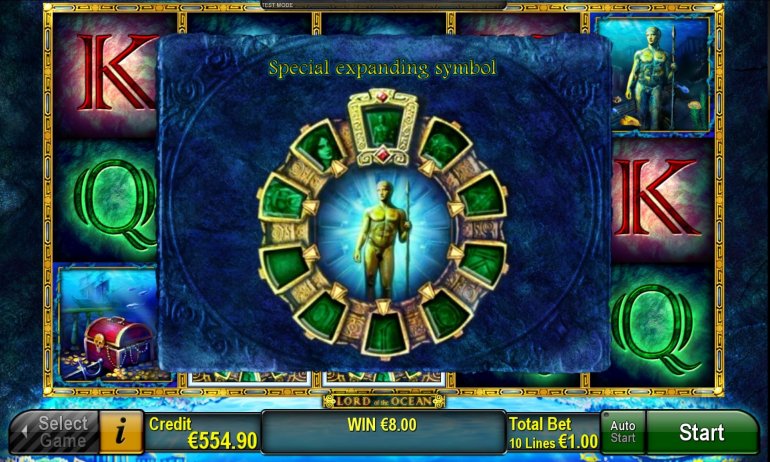Toggle the Auto Start option
This screenshot has height=462, width=770.
[622, 432]
